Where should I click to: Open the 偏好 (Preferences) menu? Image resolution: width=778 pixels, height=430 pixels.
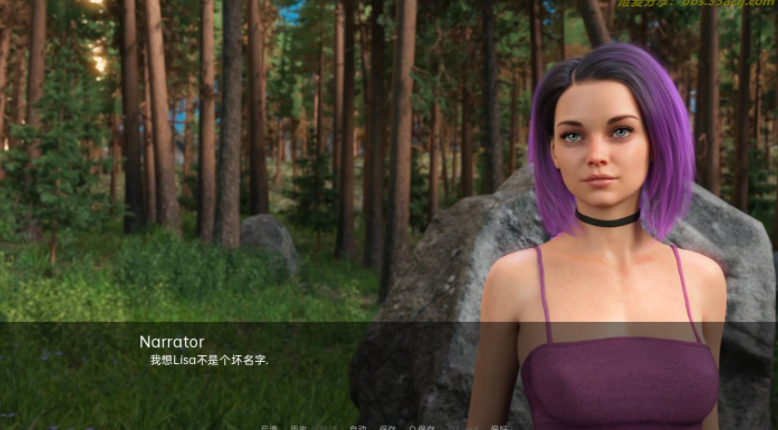click(499, 427)
